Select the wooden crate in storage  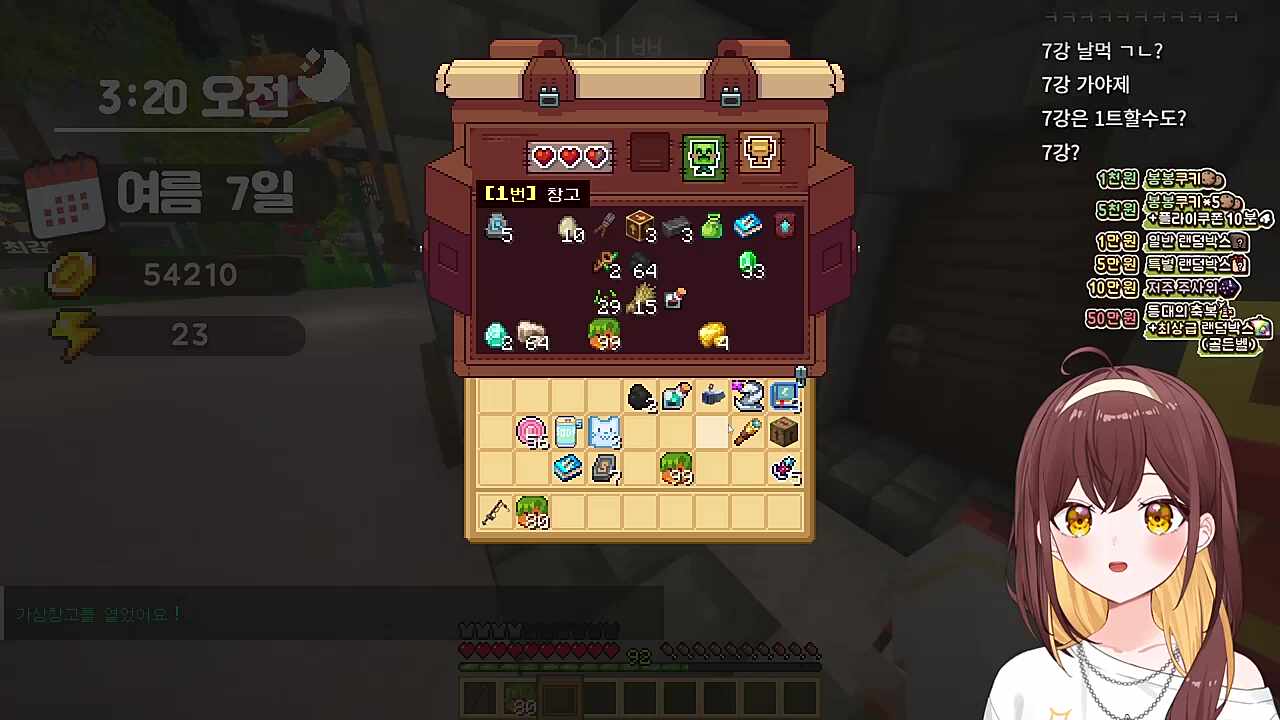(x=640, y=227)
